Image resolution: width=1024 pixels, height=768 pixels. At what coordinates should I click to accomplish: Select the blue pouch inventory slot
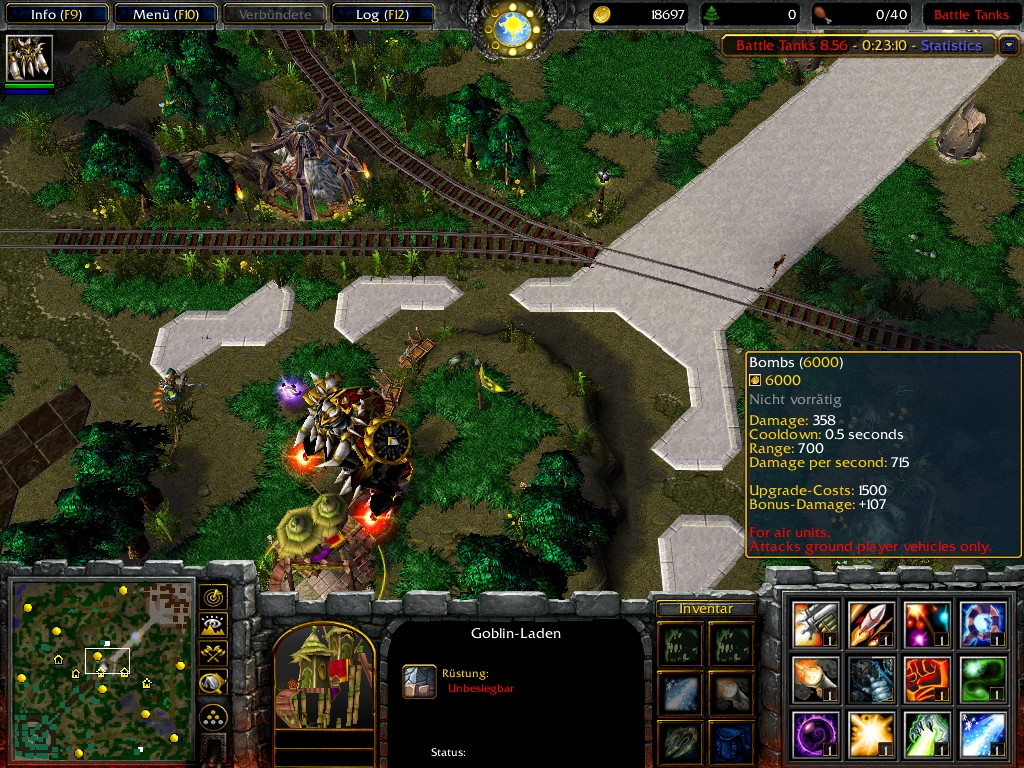tap(732, 741)
